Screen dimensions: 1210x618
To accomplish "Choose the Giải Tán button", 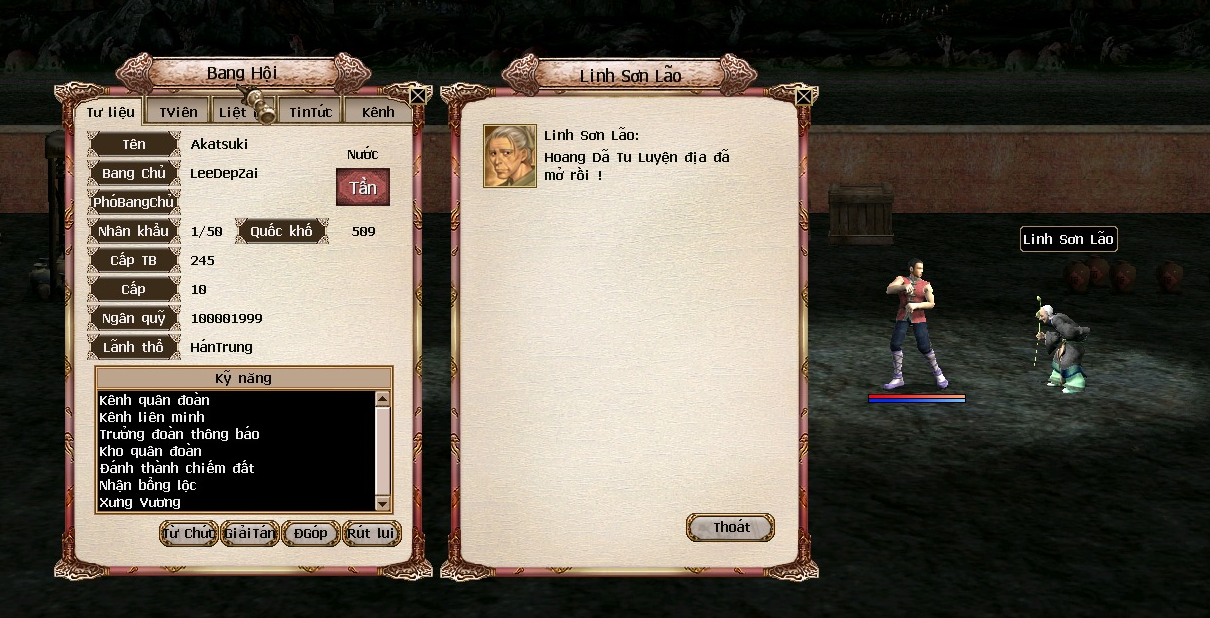I will [x=250, y=533].
